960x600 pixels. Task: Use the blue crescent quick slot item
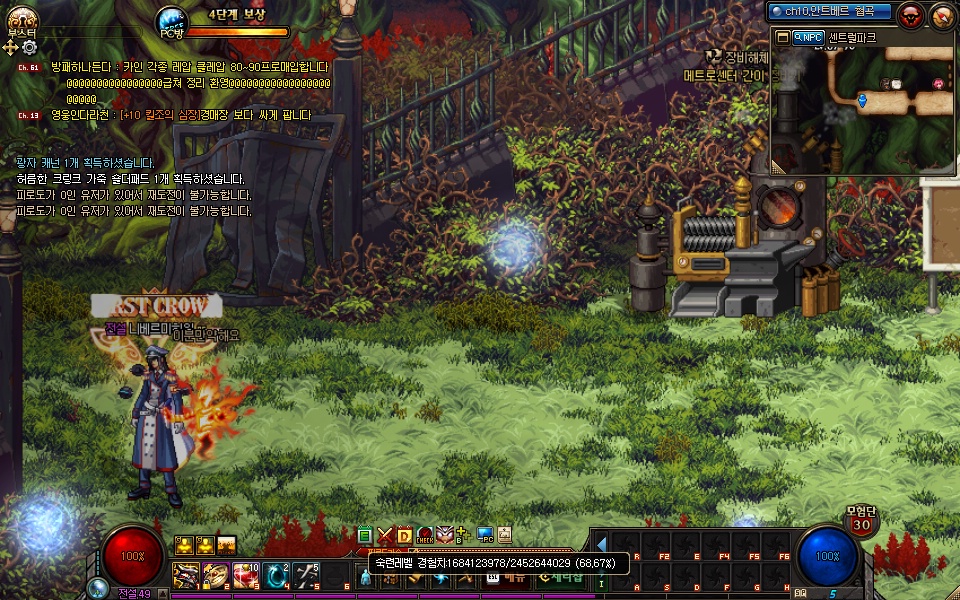[276, 575]
